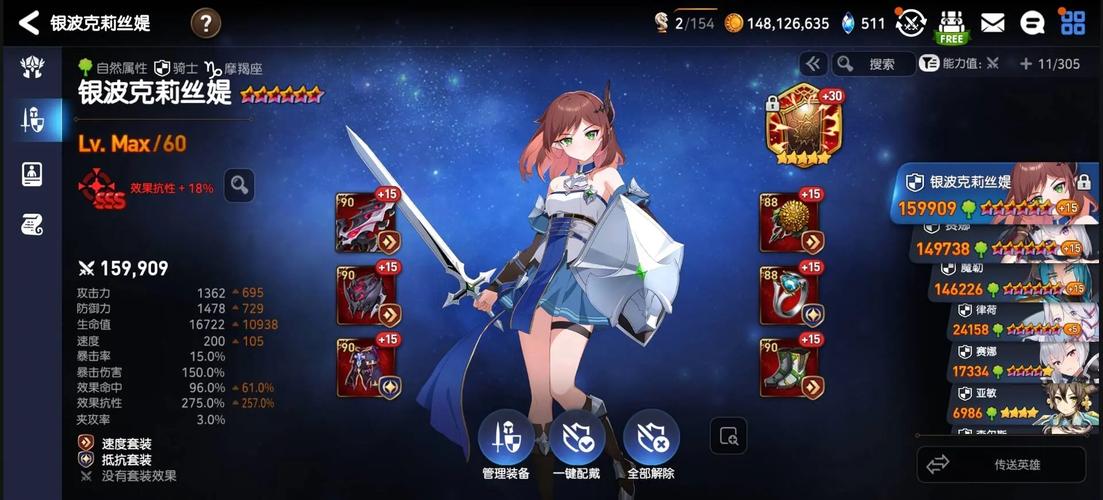
Task: Open Transfer Hero (传送英雄) button
Action: coord(1001,465)
